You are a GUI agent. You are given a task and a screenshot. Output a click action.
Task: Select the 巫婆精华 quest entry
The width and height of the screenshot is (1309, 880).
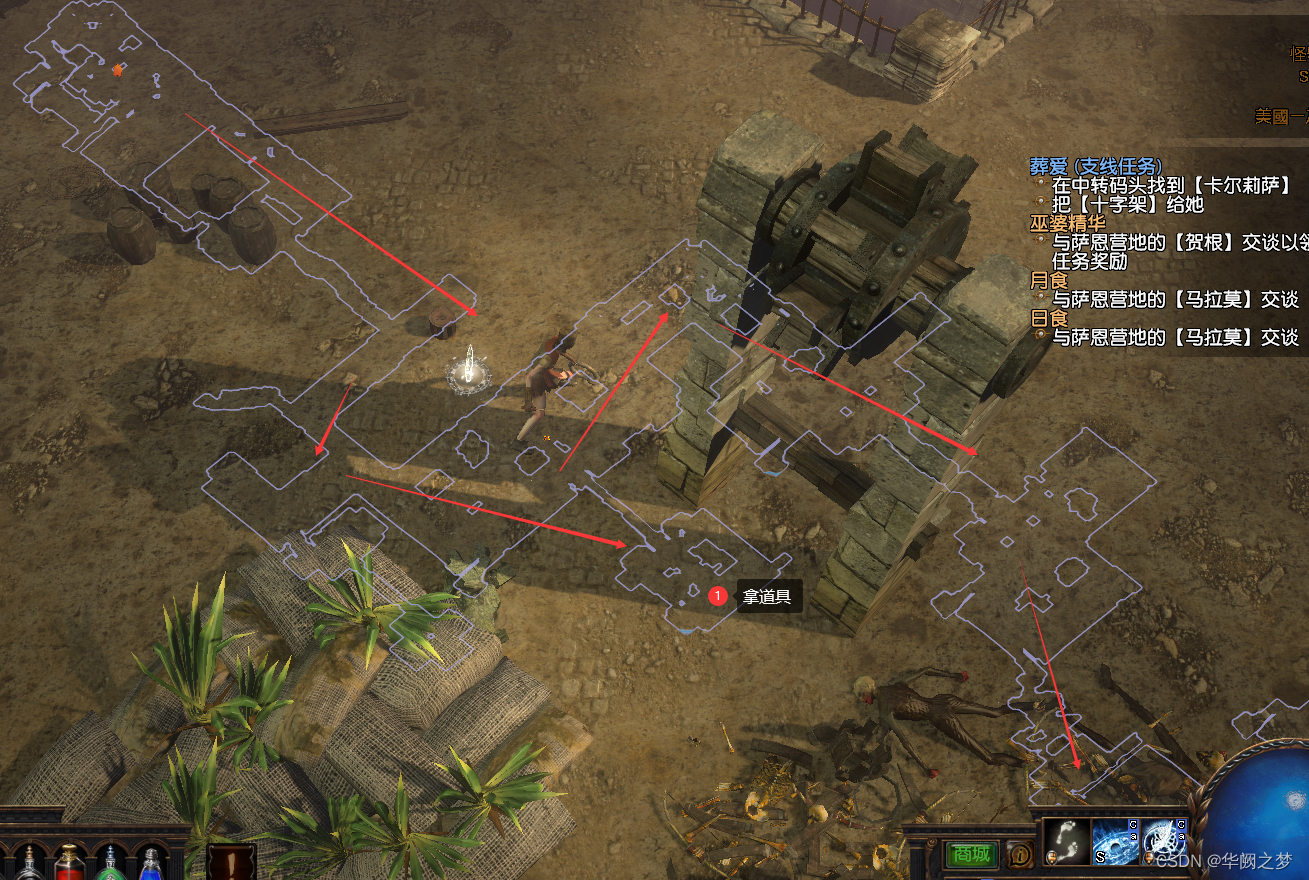point(1067,223)
